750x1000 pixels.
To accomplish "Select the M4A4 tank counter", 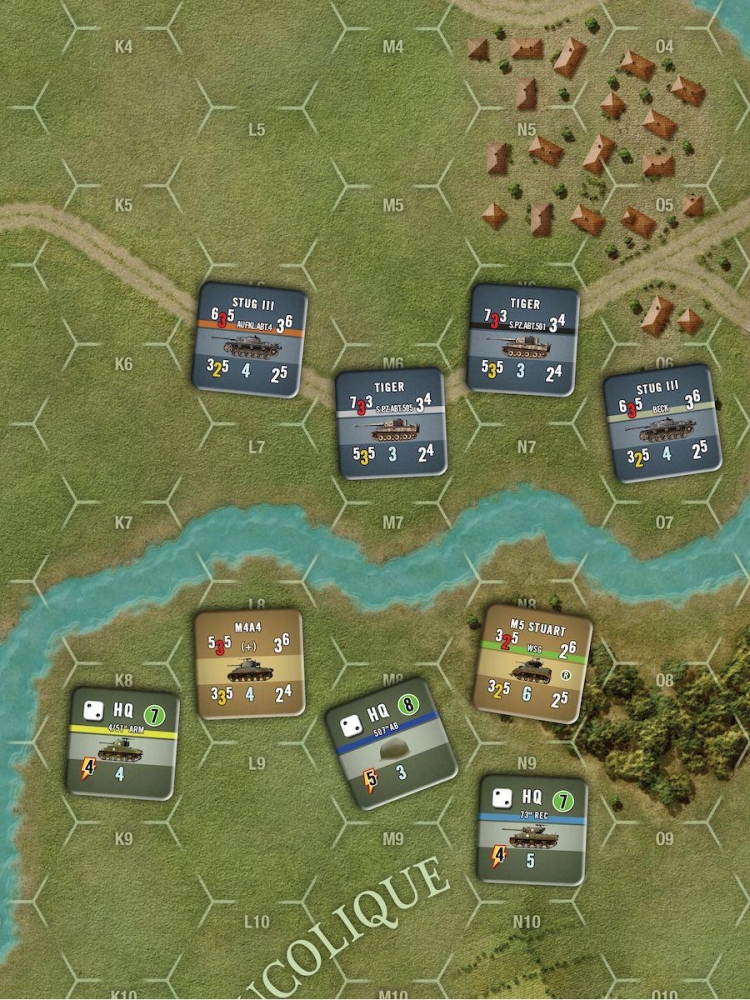I will (249, 664).
